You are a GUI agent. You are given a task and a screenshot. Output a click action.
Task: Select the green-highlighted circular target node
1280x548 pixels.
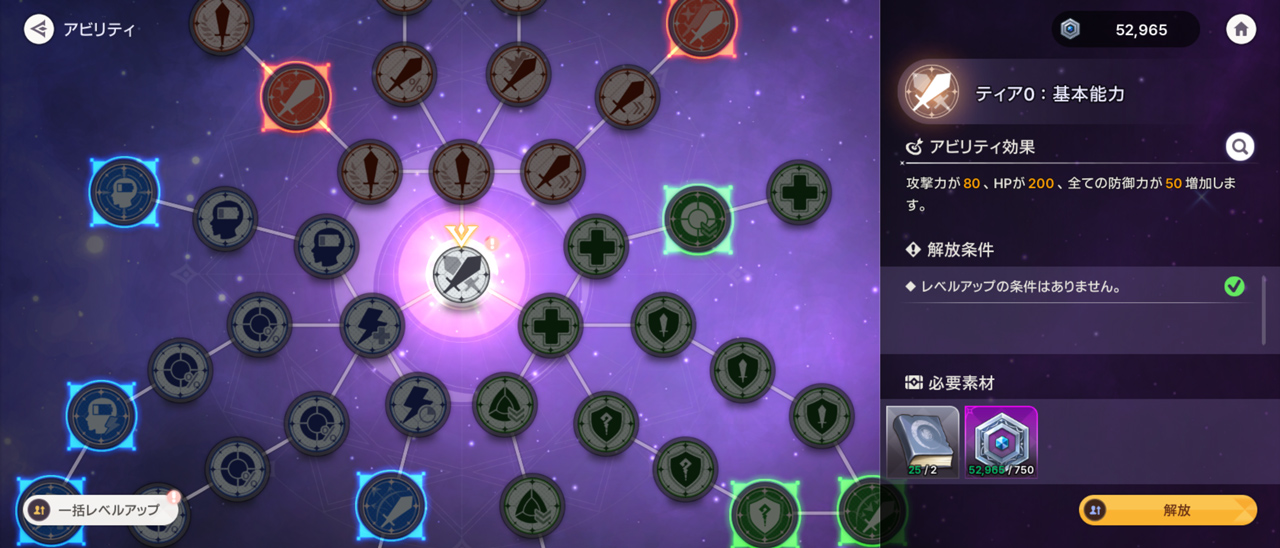point(697,218)
